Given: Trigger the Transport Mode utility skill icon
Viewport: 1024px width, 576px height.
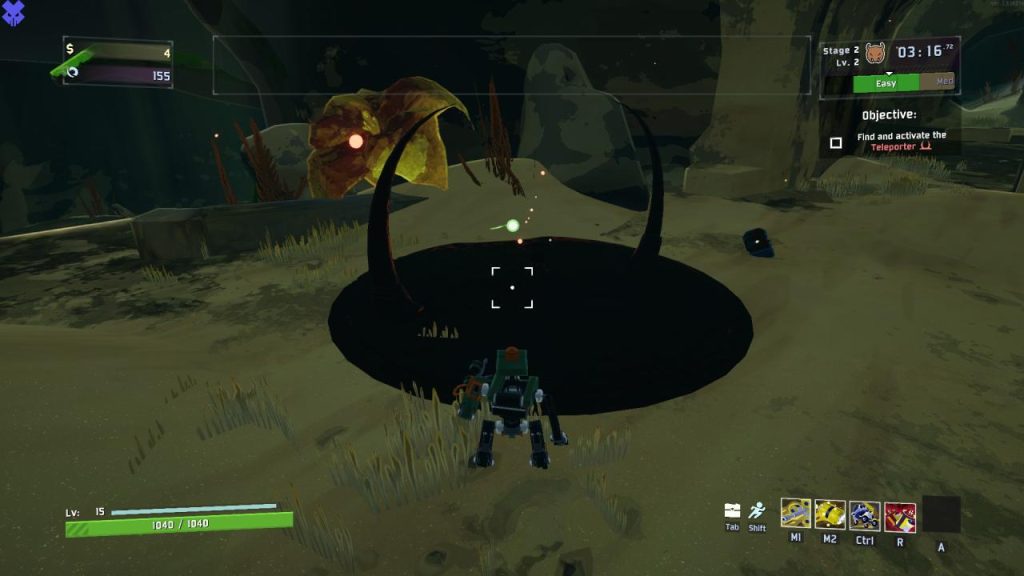Looking at the screenshot, I should point(865,515).
